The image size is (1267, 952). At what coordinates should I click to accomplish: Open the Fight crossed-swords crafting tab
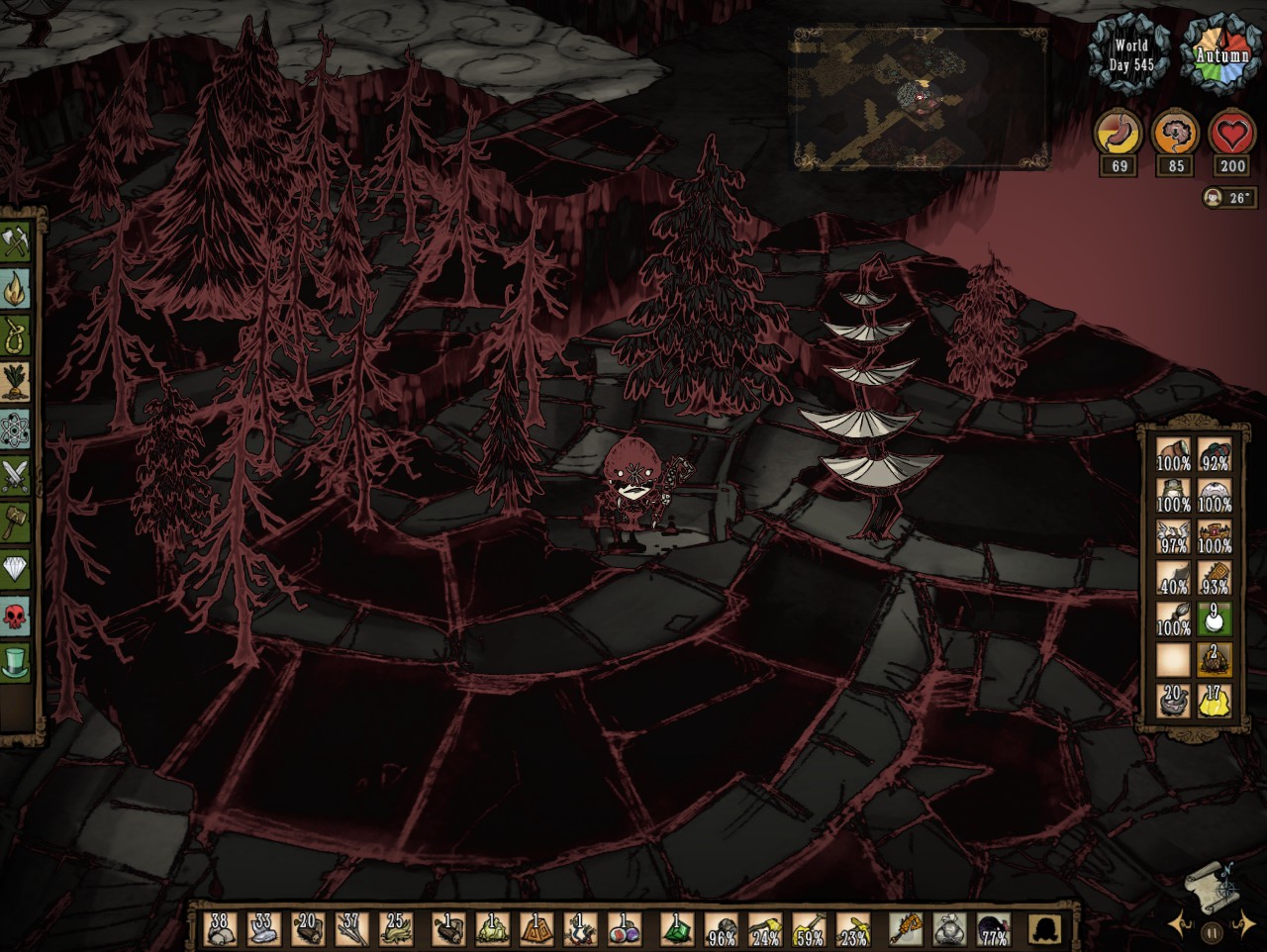pos(18,477)
